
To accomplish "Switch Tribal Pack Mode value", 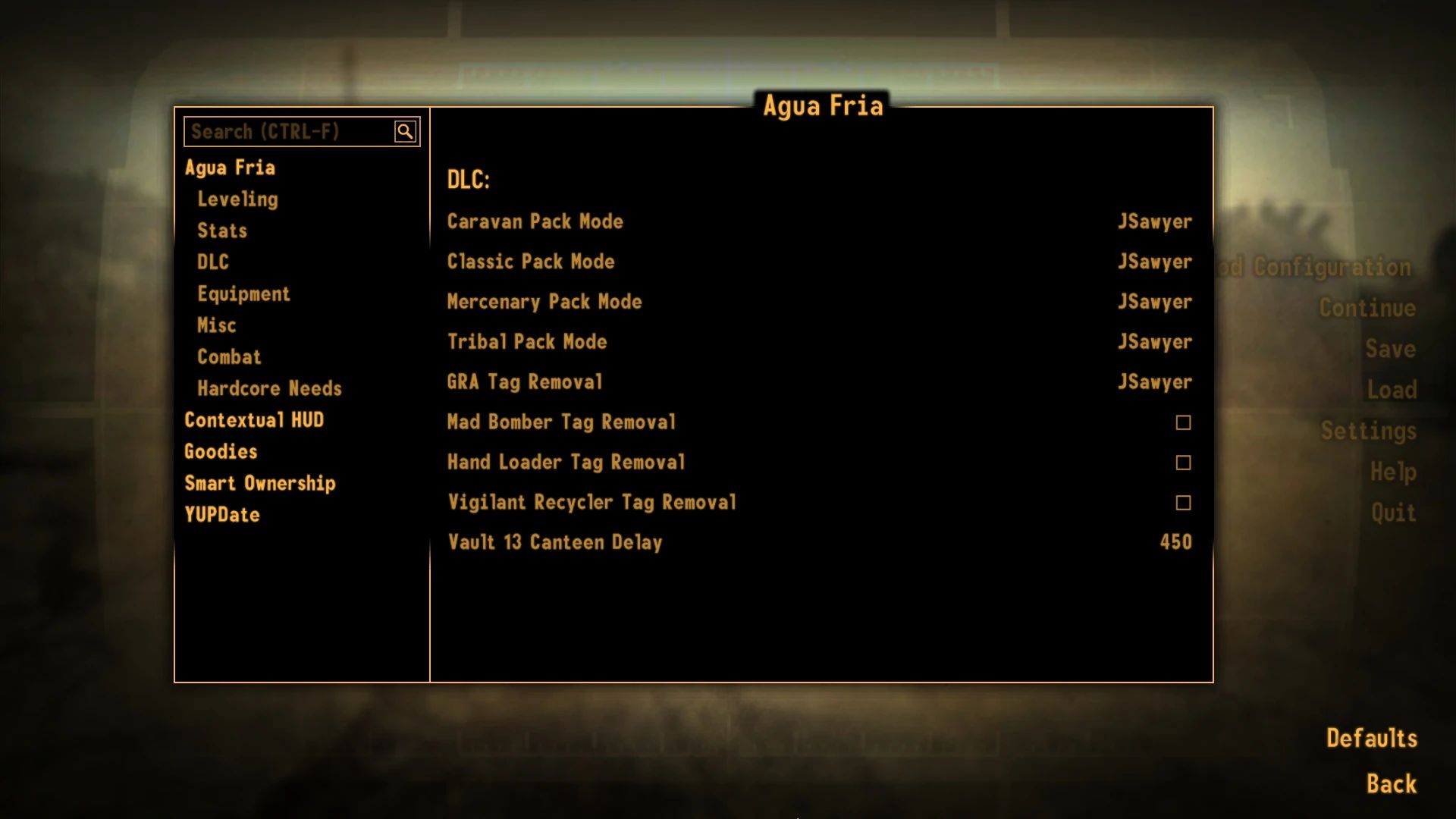I will (1154, 341).
